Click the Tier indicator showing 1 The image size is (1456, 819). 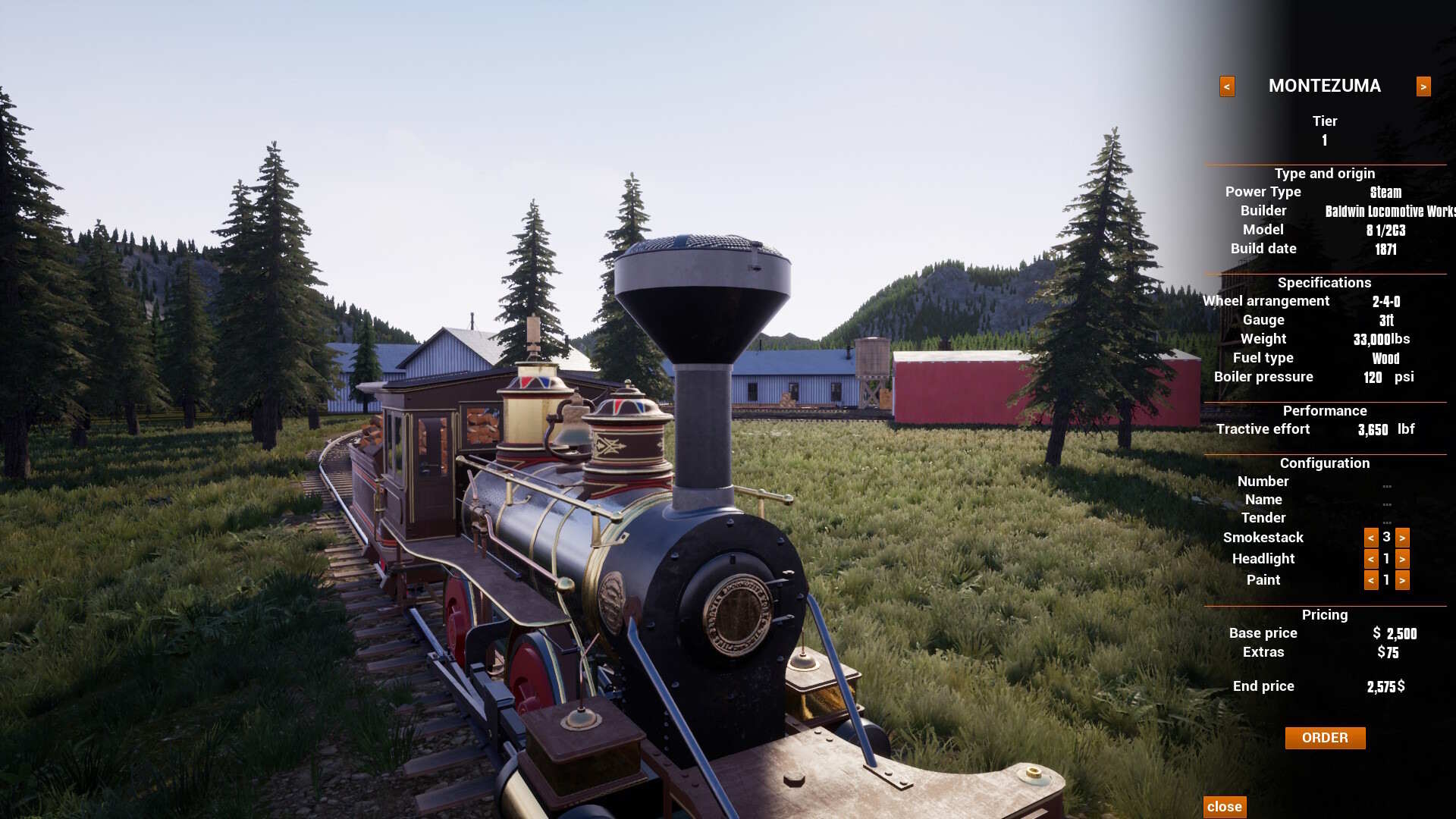pyautogui.click(x=1326, y=140)
